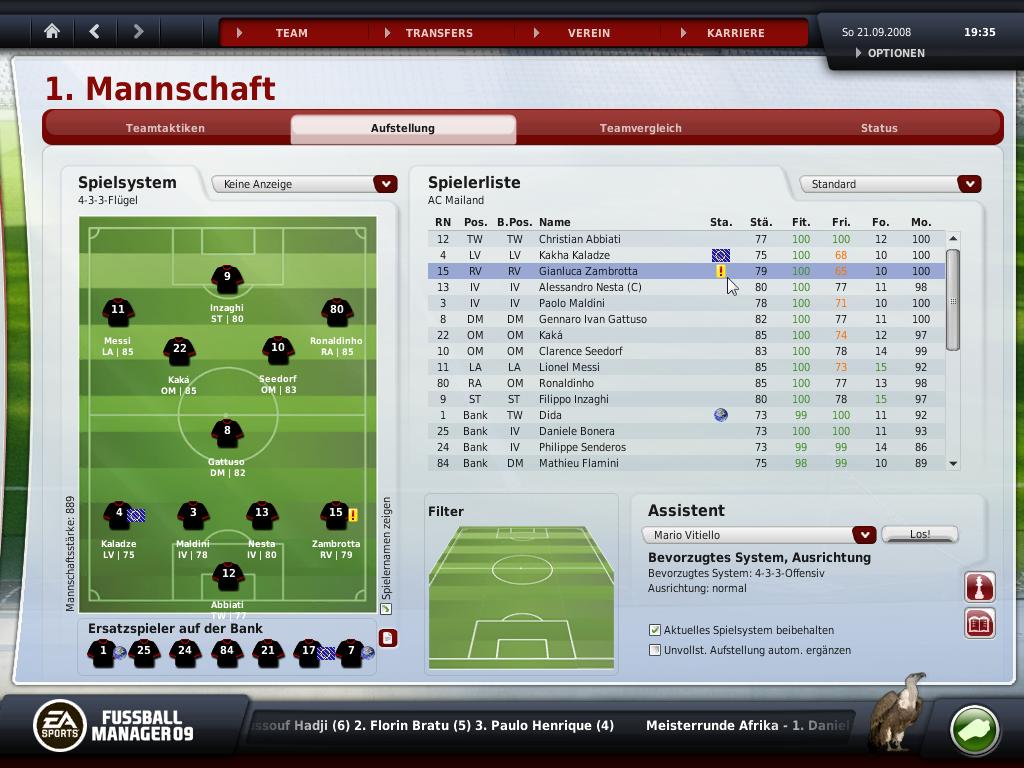Screen dimensions: 1024x768
Task: Open the TRANSFERS menu
Action: pos(439,33)
